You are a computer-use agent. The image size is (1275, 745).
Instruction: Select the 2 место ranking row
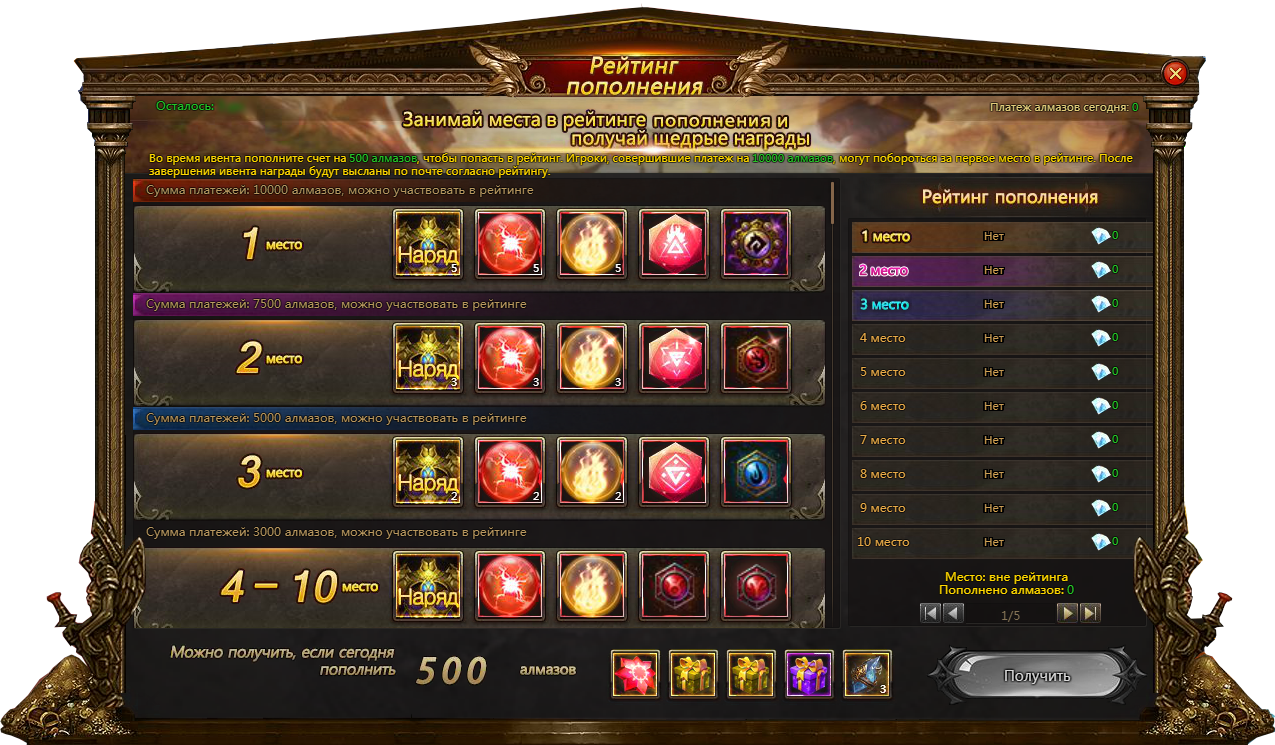coord(1000,271)
